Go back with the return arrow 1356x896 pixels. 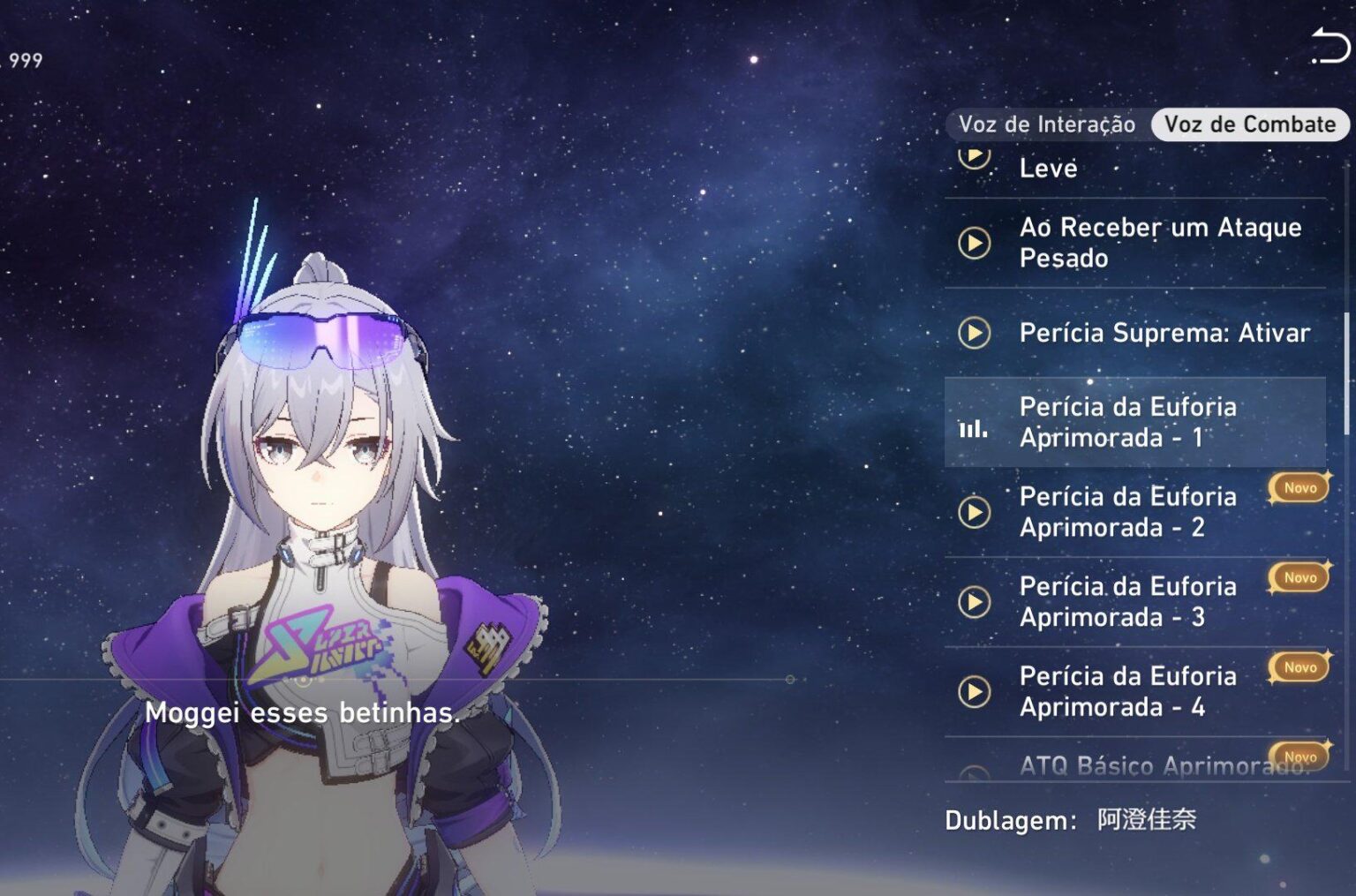[x=1330, y=46]
